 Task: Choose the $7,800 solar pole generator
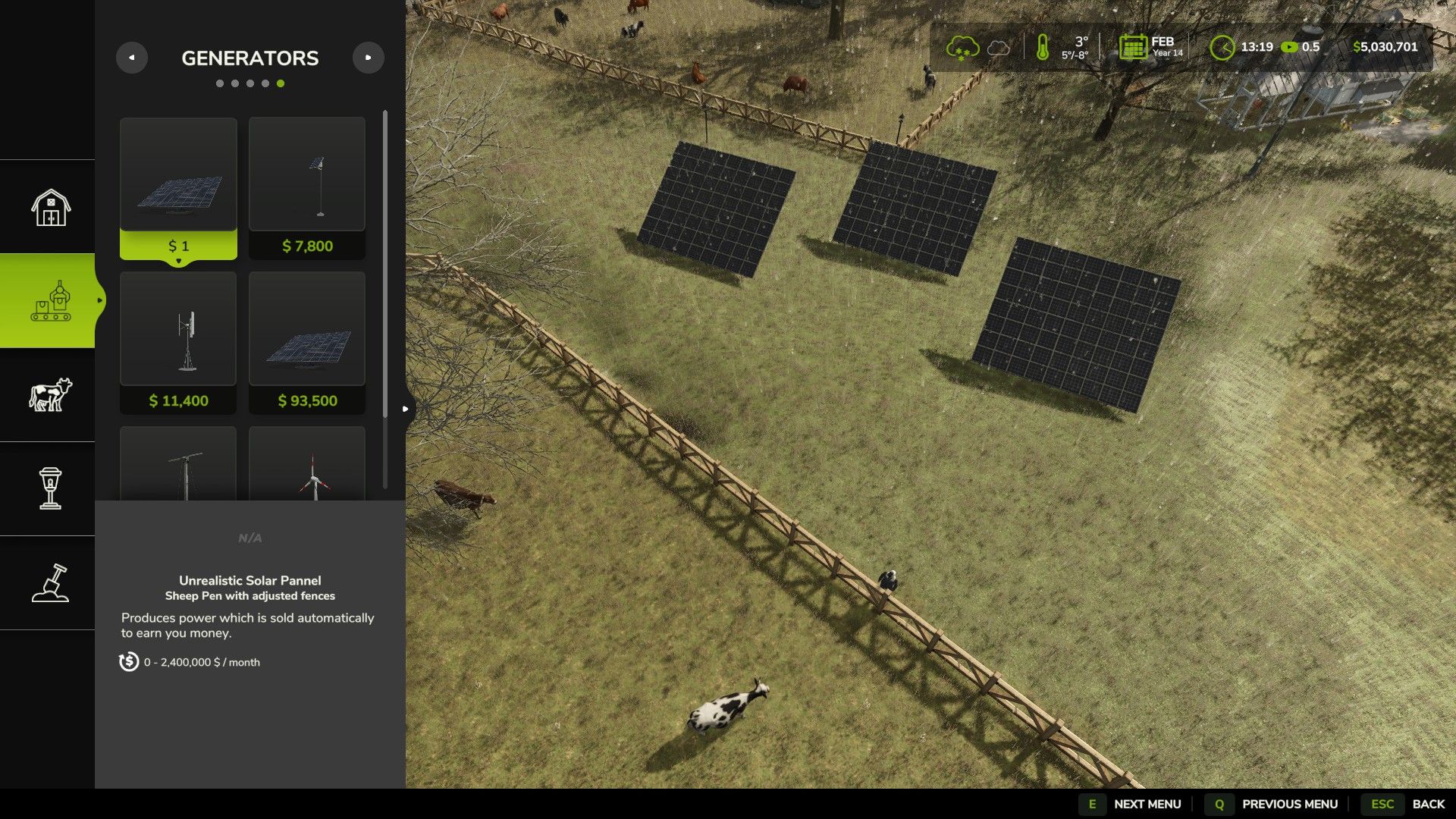(307, 188)
